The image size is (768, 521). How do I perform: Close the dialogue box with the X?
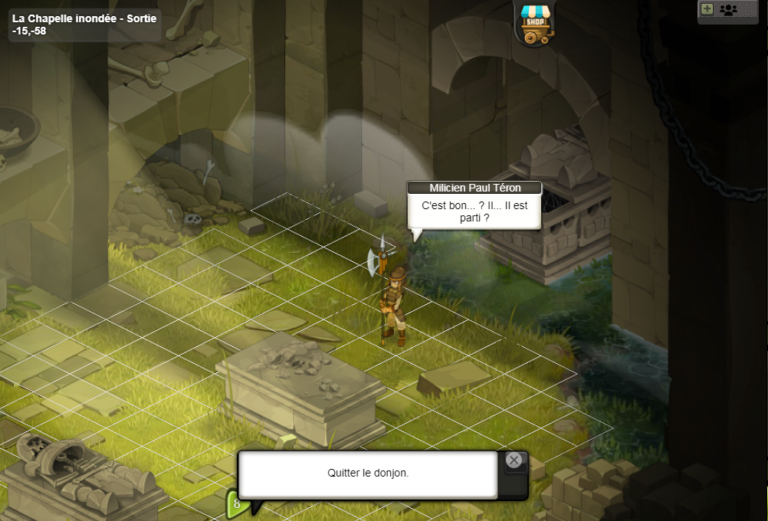513,460
